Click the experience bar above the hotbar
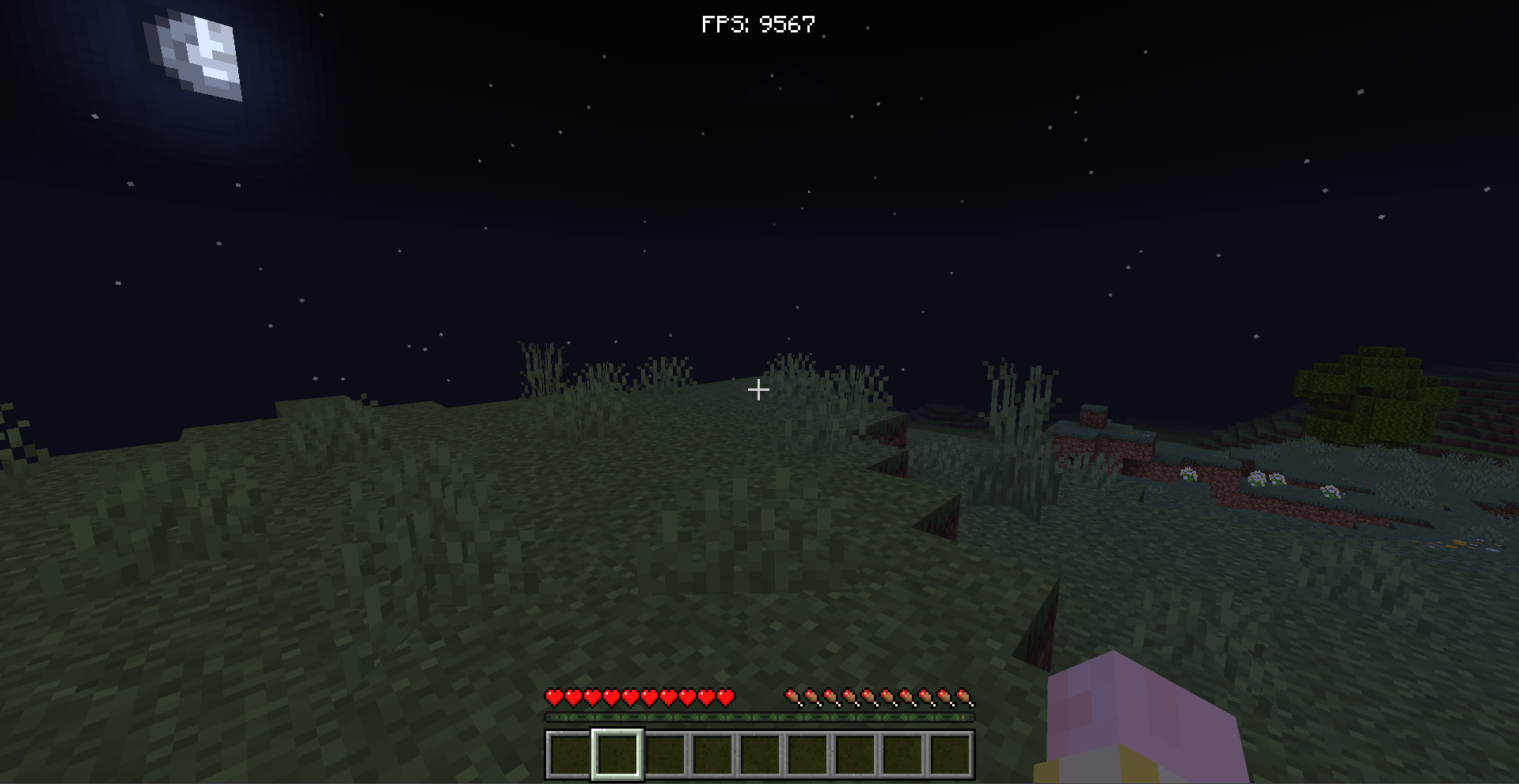Image resolution: width=1519 pixels, height=784 pixels. click(x=758, y=718)
